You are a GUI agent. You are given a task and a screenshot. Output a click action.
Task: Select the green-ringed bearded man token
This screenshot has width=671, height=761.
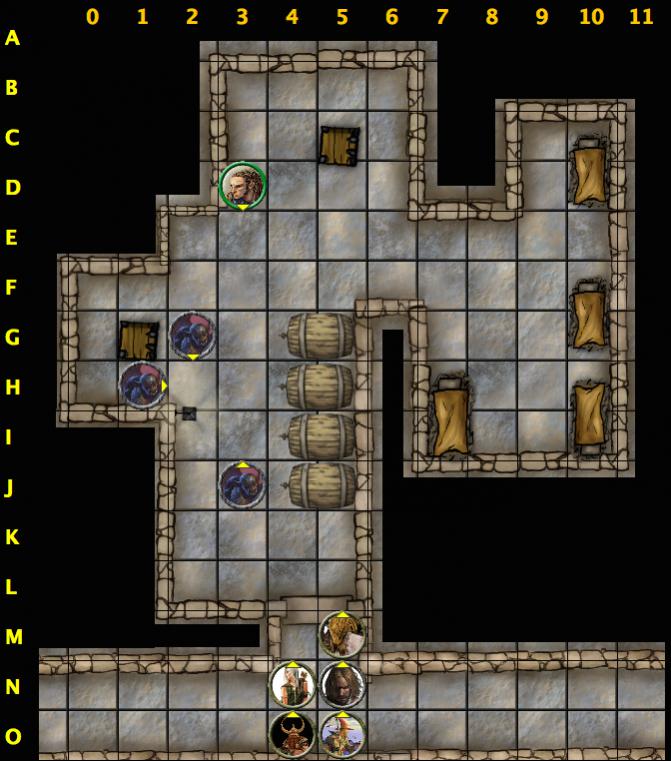242,186
